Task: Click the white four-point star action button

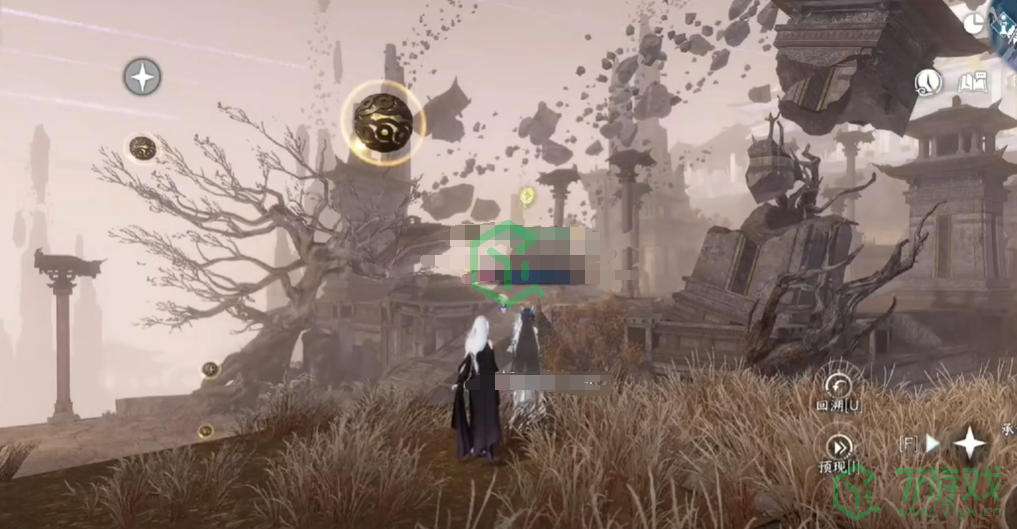Action: pos(969,443)
